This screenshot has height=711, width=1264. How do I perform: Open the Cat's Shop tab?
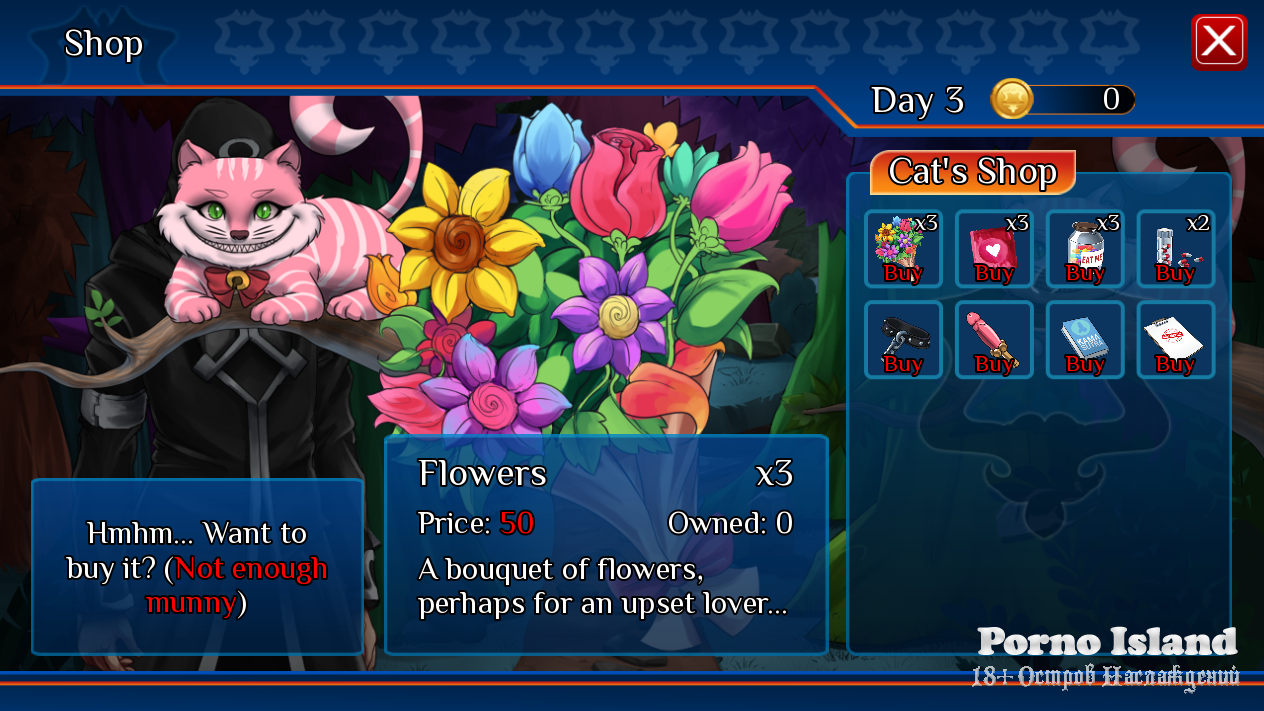972,172
